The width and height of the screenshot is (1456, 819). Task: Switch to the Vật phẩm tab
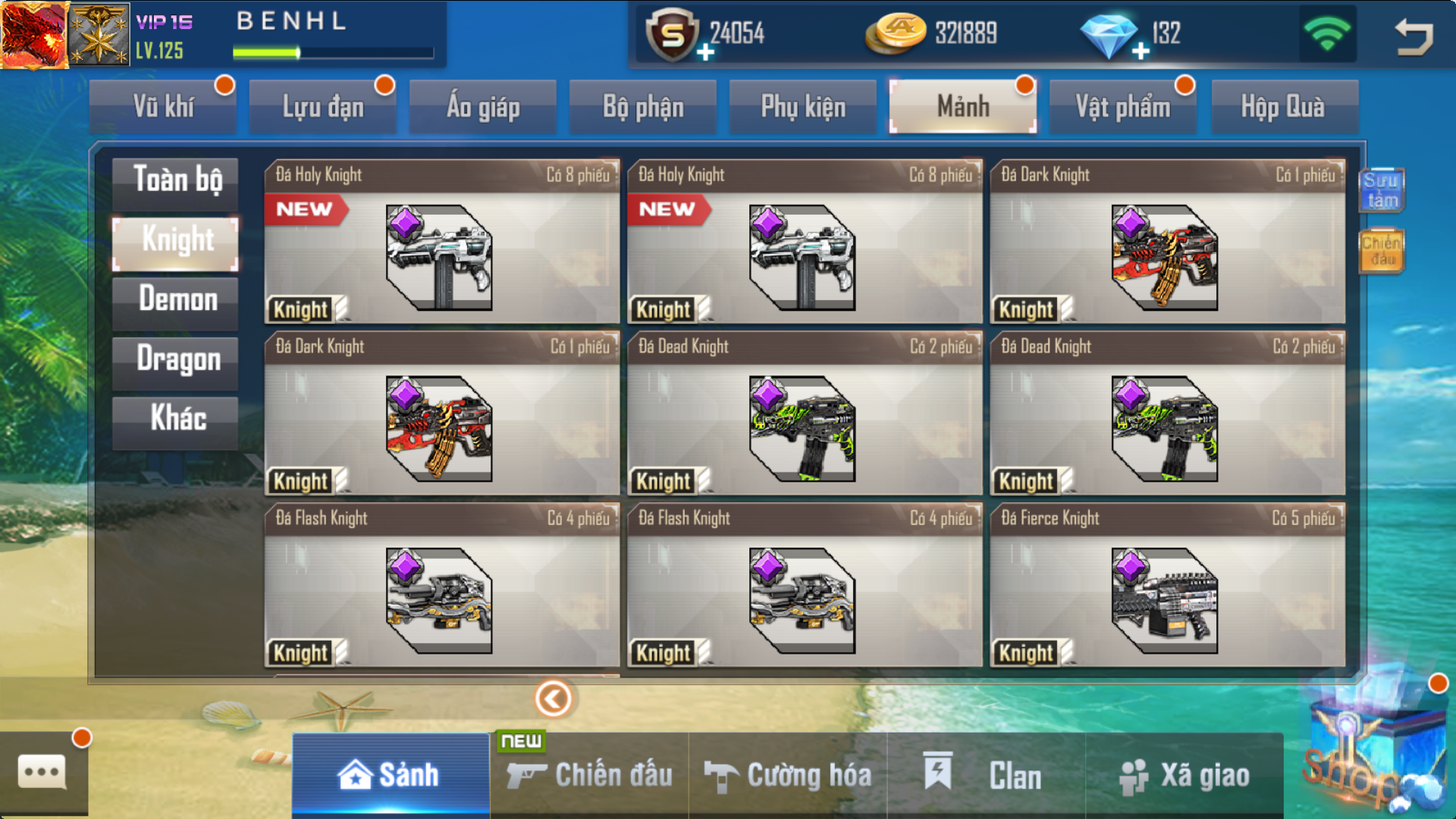[x=1123, y=107]
